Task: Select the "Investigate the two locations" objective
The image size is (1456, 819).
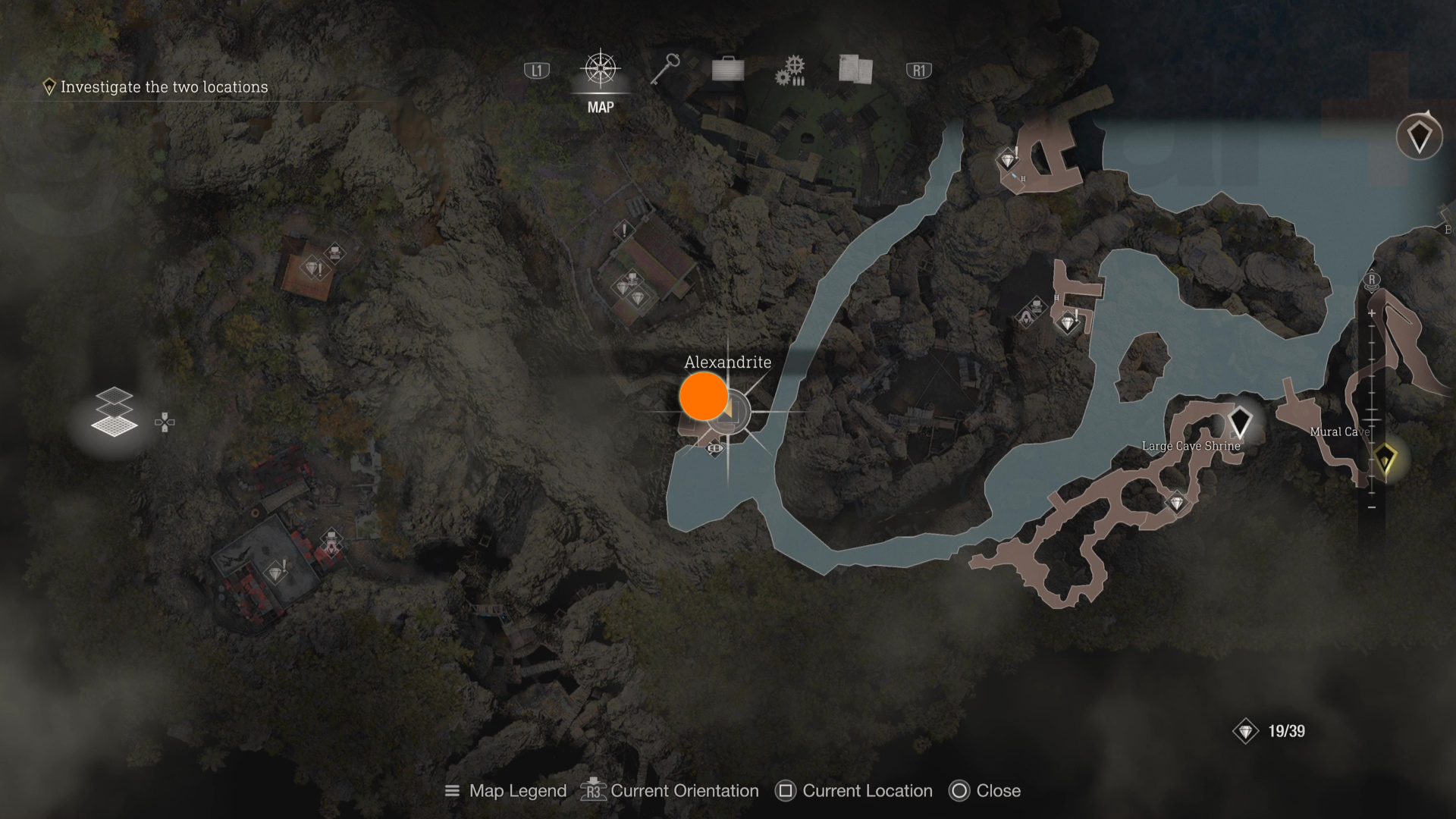Action: (x=155, y=87)
